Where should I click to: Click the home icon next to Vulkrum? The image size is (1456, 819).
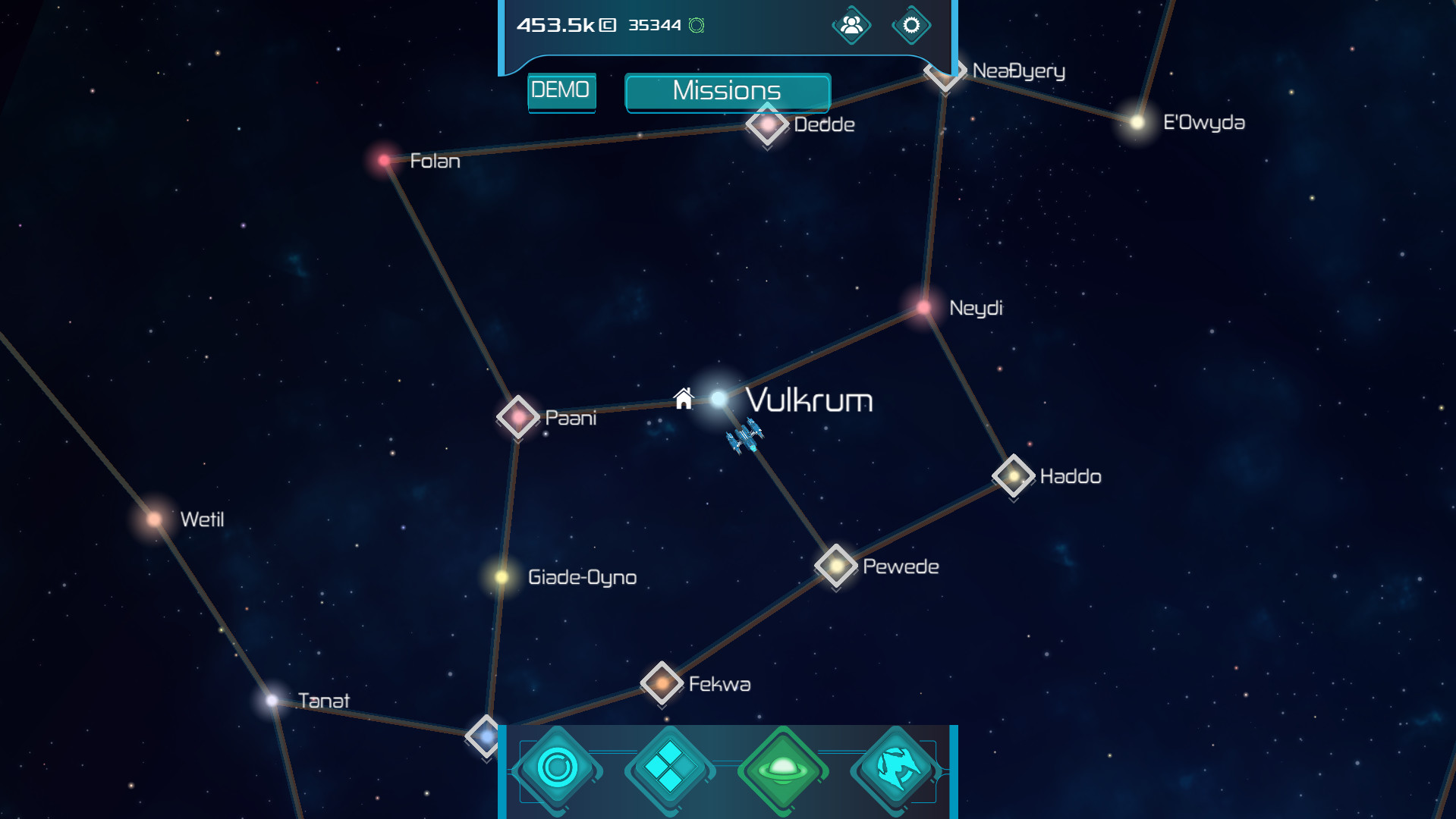tap(685, 397)
